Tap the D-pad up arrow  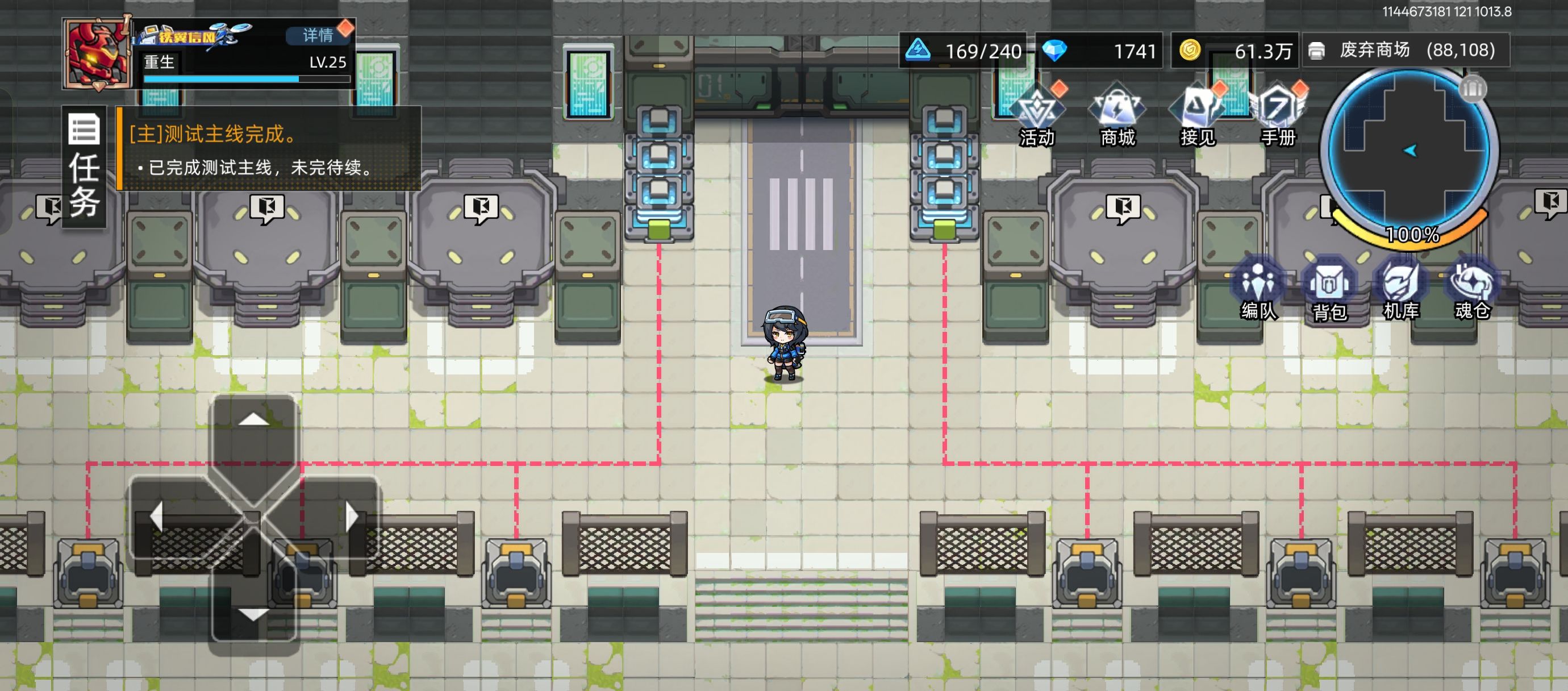pyautogui.click(x=254, y=420)
